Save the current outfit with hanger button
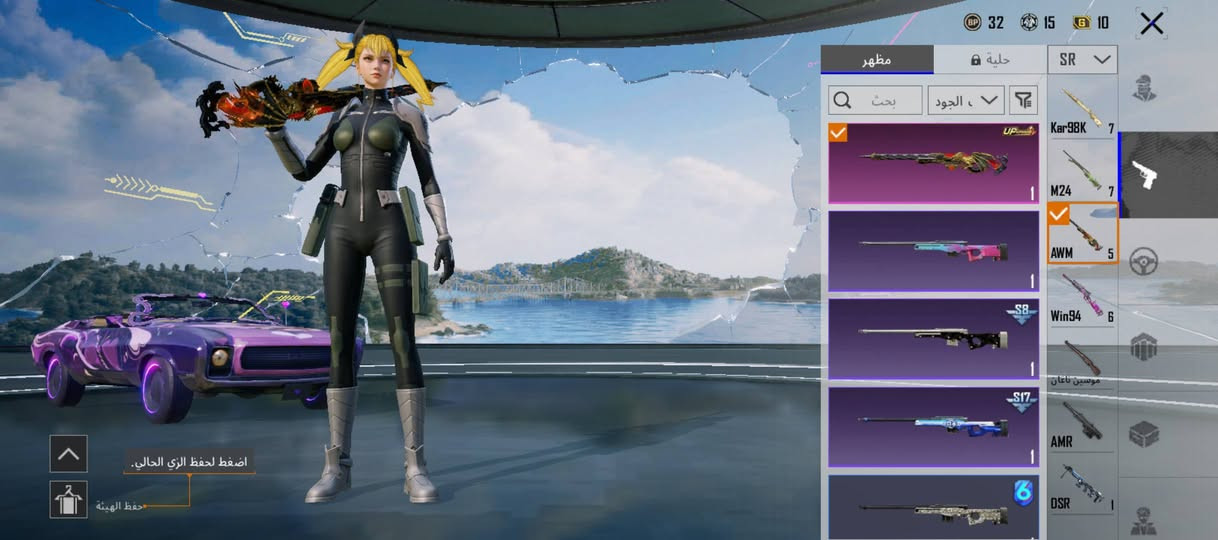This screenshot has height=540, width=1218. pos(68,499)
